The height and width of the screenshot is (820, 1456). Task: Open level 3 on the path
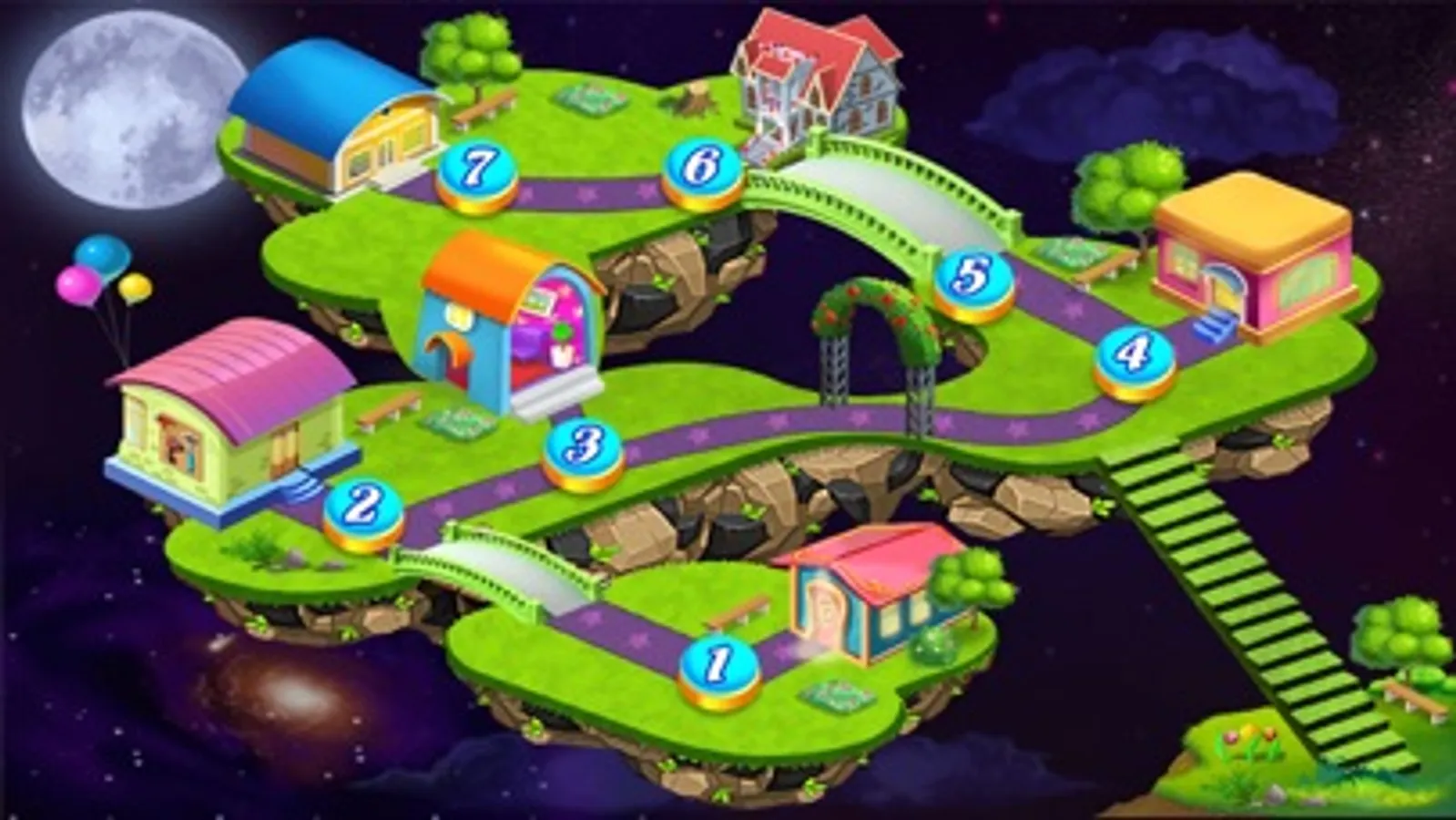click(x=583, y=446)
